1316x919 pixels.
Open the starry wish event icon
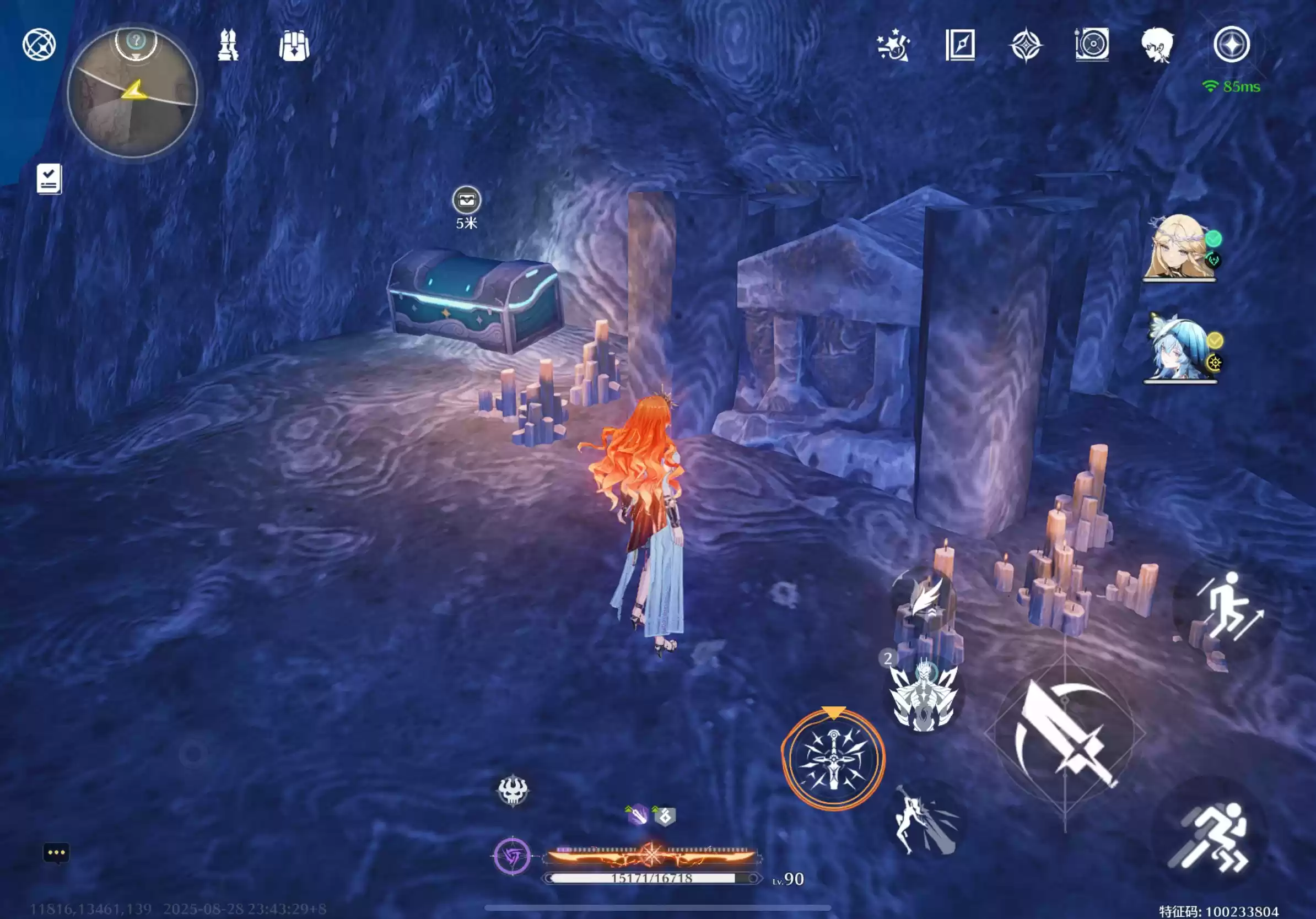click(x=893, y=45)
